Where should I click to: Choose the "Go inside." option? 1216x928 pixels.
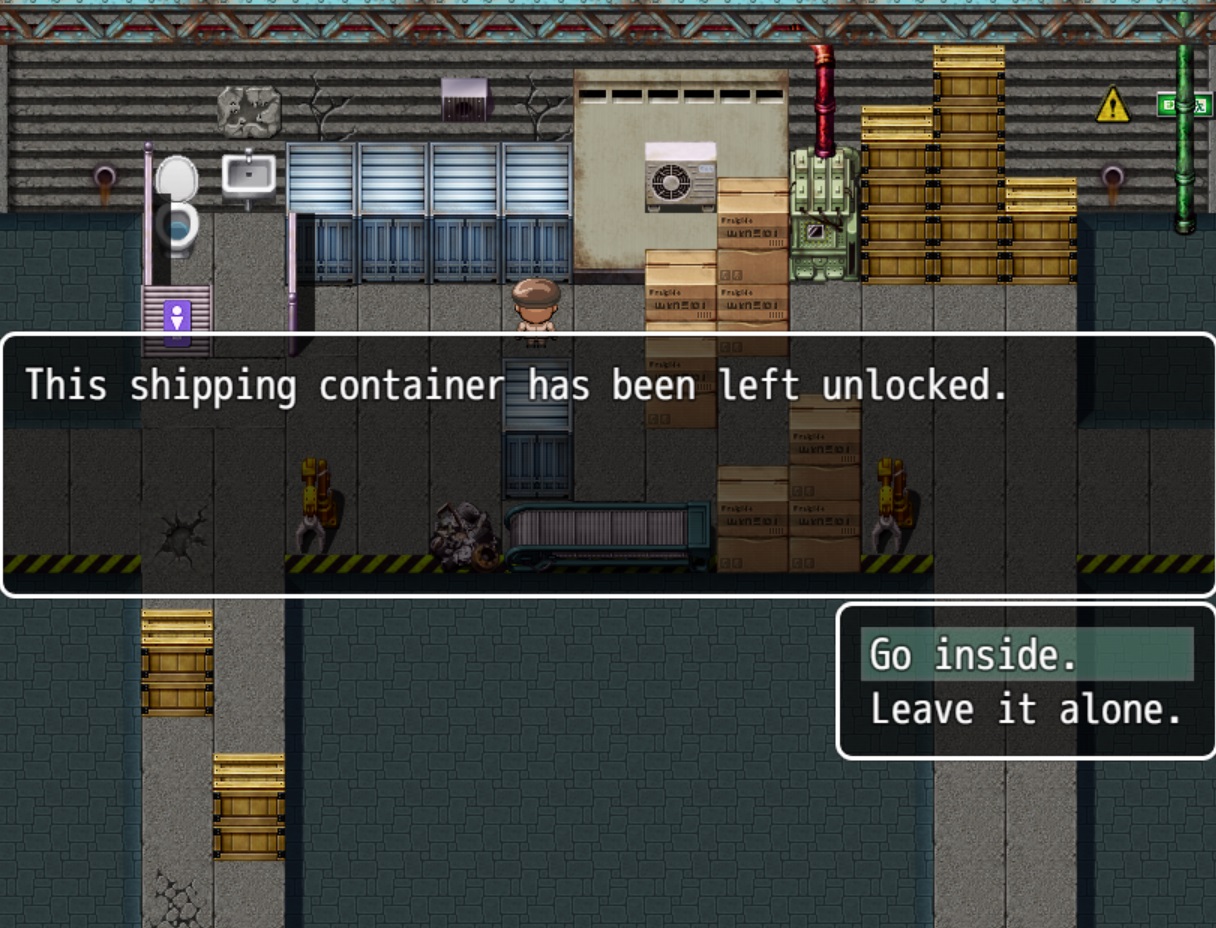(x=1026, y=655)
